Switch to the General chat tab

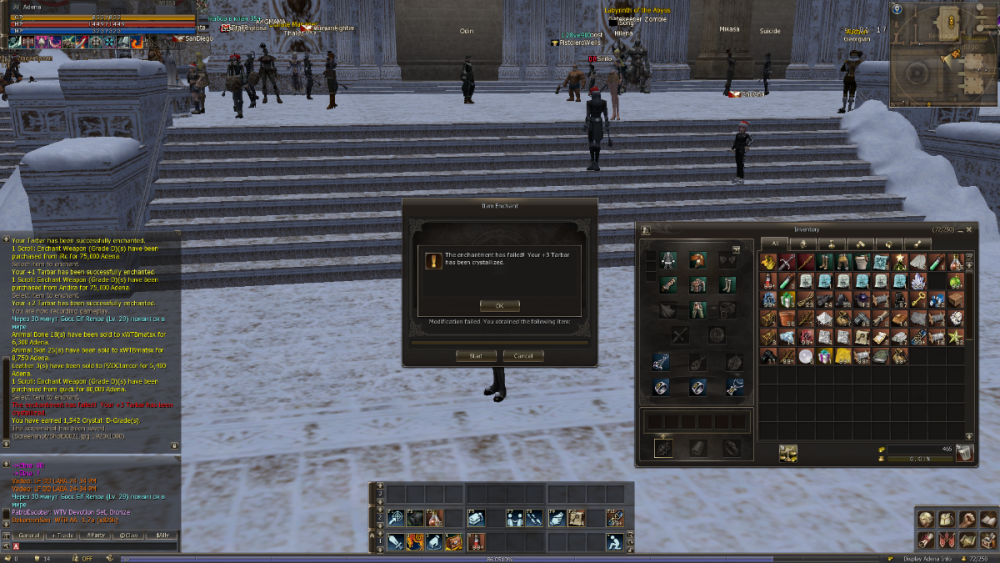coord(29,536)
